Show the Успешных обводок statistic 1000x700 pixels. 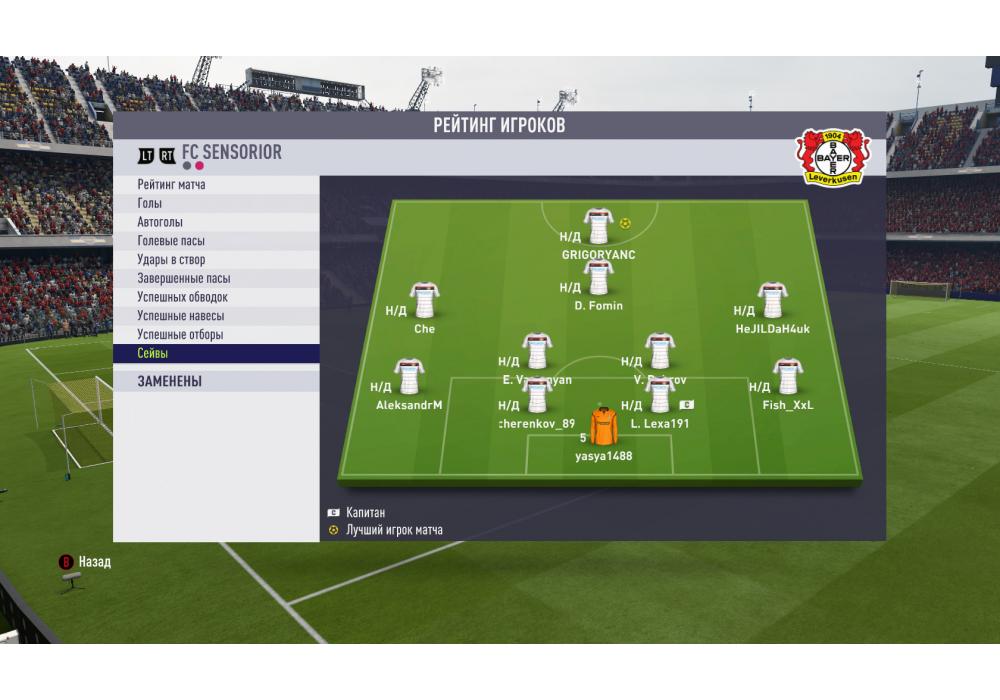pyautogui.click(x=216, y=297)
